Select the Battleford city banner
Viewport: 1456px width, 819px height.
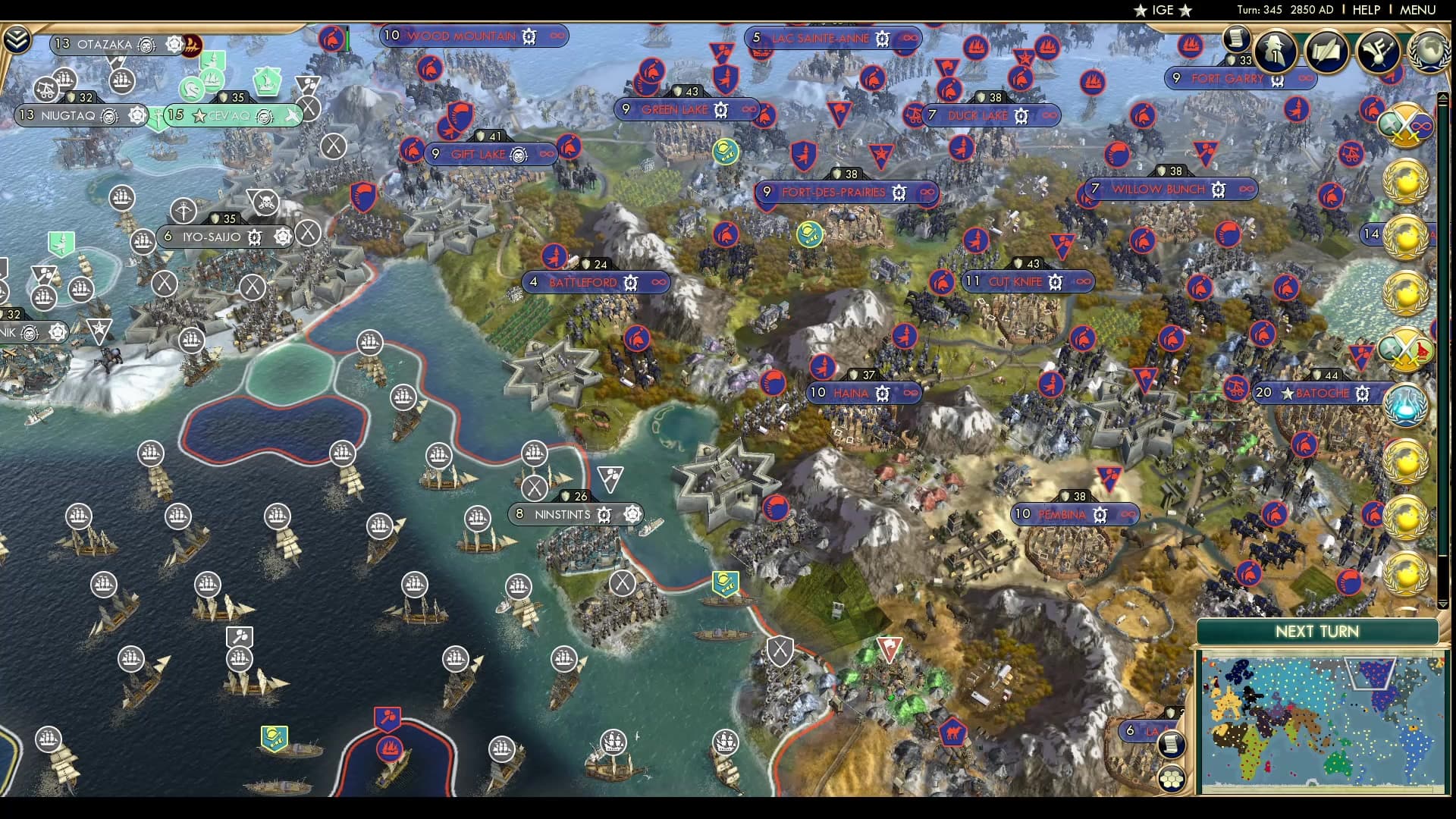point(584,281)
